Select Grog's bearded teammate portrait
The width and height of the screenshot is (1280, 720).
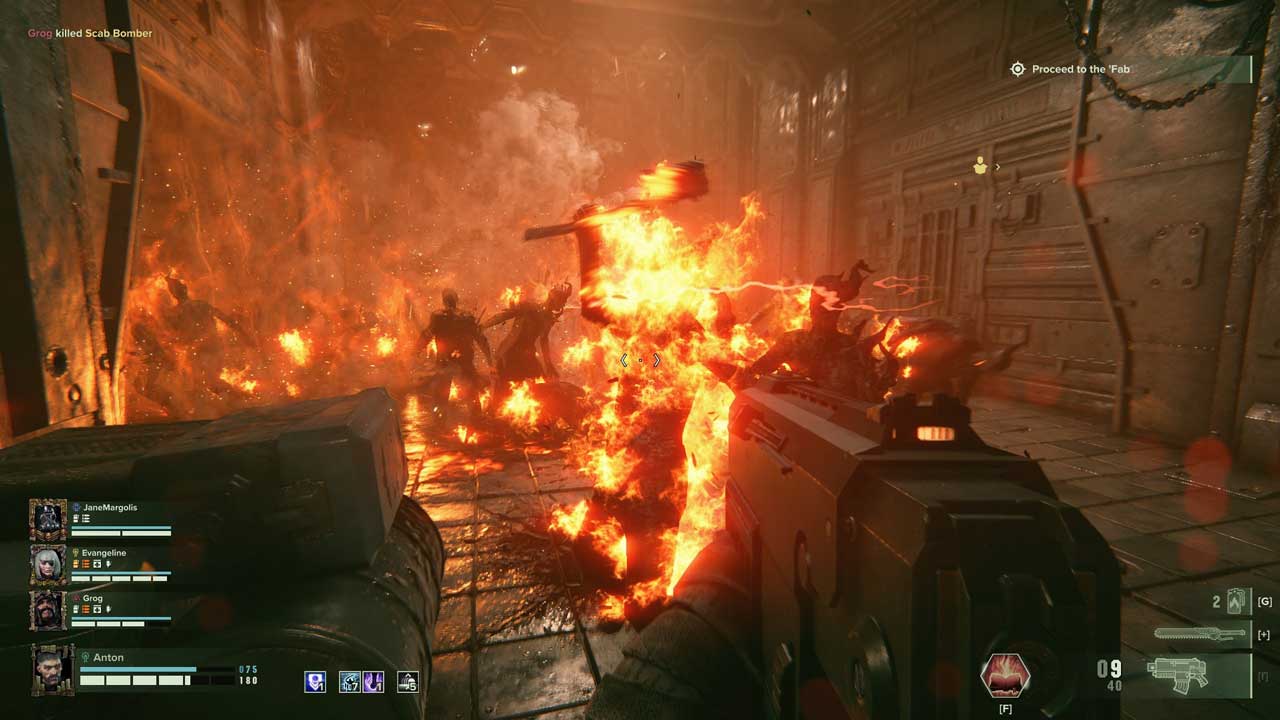(47, 610)
